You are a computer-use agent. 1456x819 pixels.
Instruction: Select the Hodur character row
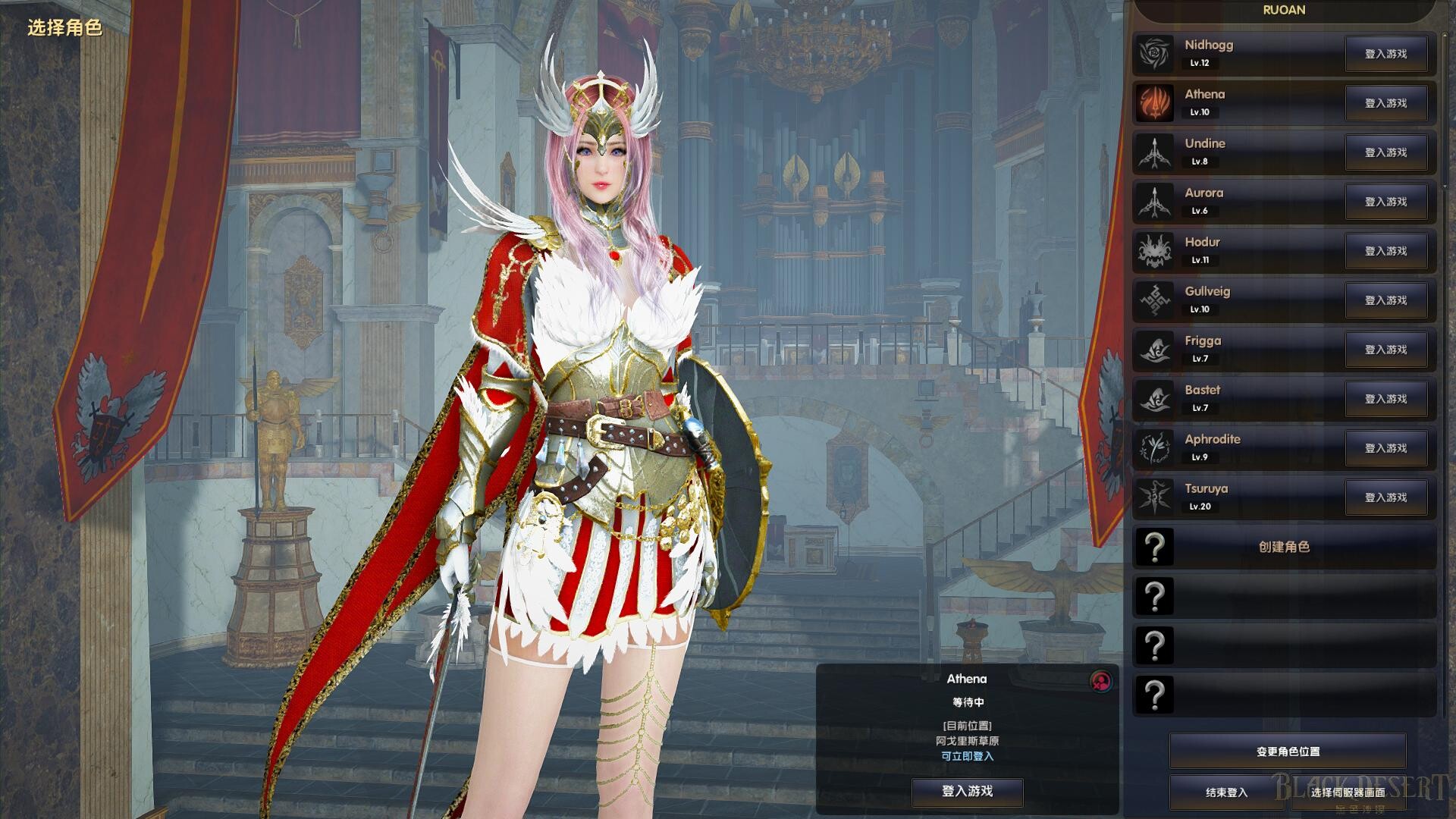(x=1236, y=250)
